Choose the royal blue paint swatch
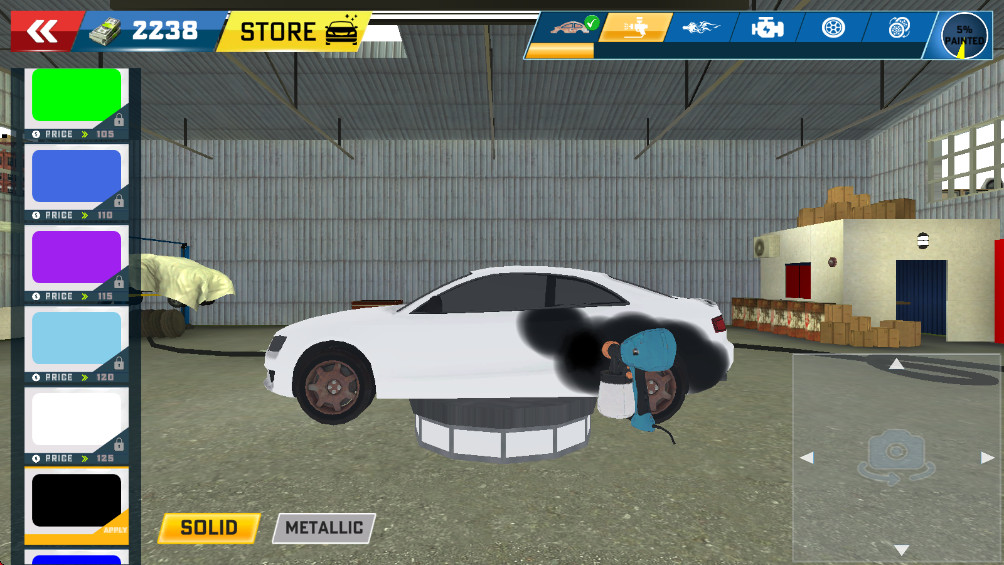1004x565 pixels. pos(77,177)
